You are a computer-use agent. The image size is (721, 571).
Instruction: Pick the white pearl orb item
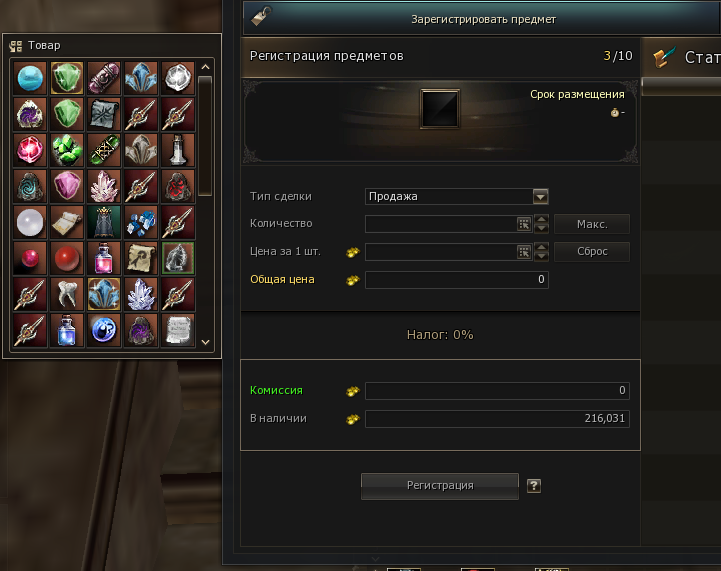[30, 221]
